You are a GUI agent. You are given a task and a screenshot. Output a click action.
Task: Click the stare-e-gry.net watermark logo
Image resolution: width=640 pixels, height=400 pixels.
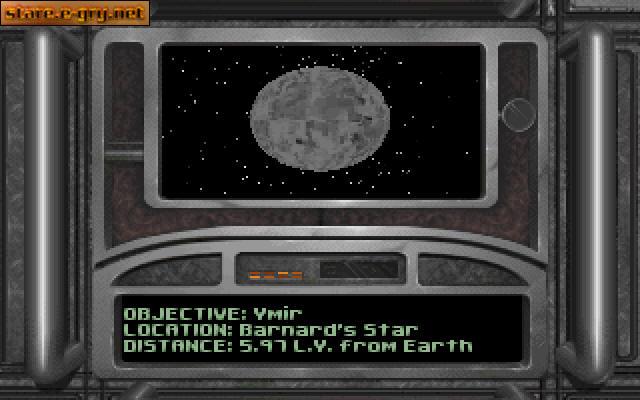point(75,13)
